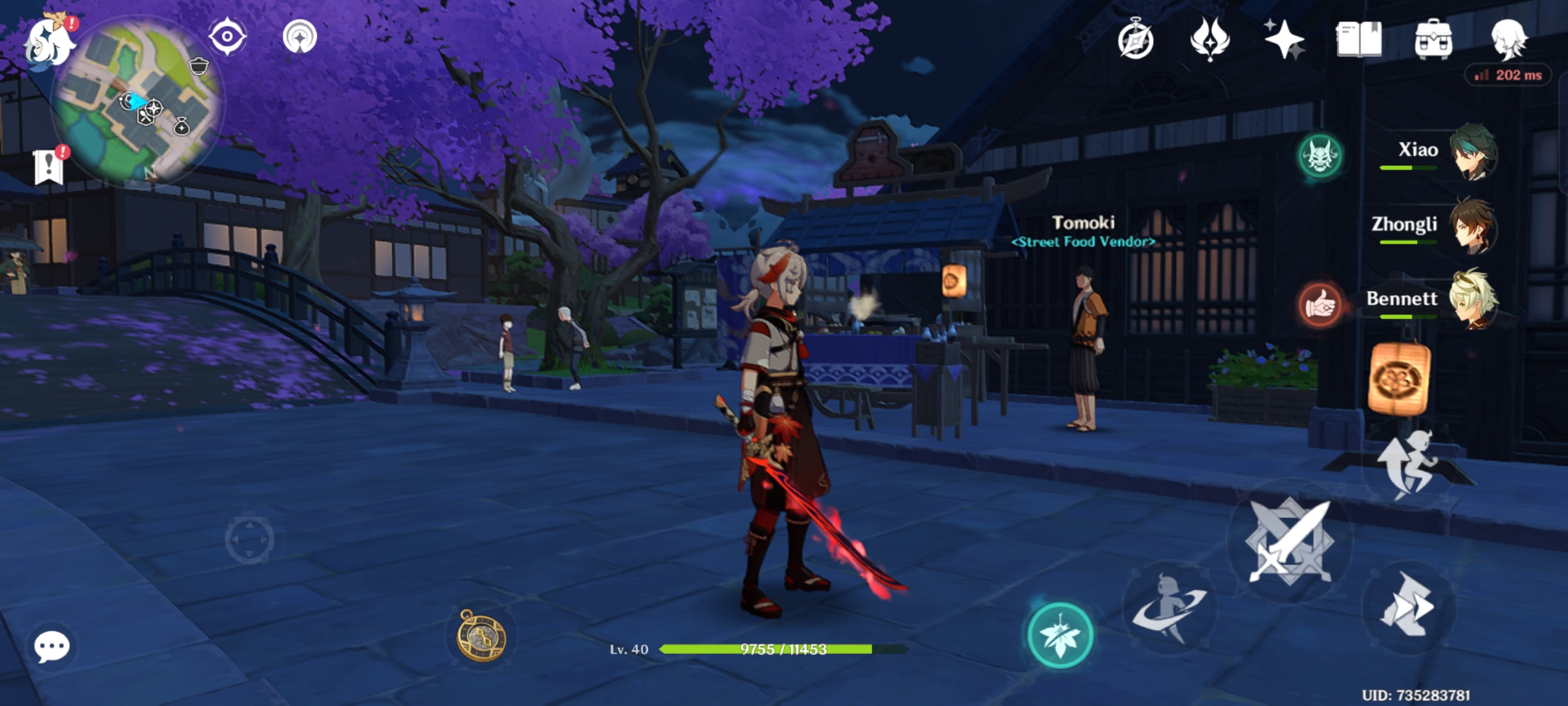This screenshot has height=706, width=1568.
Task: Tap the red handshake commission icon
Action: pyautogui.click(x=1322, y=303)
